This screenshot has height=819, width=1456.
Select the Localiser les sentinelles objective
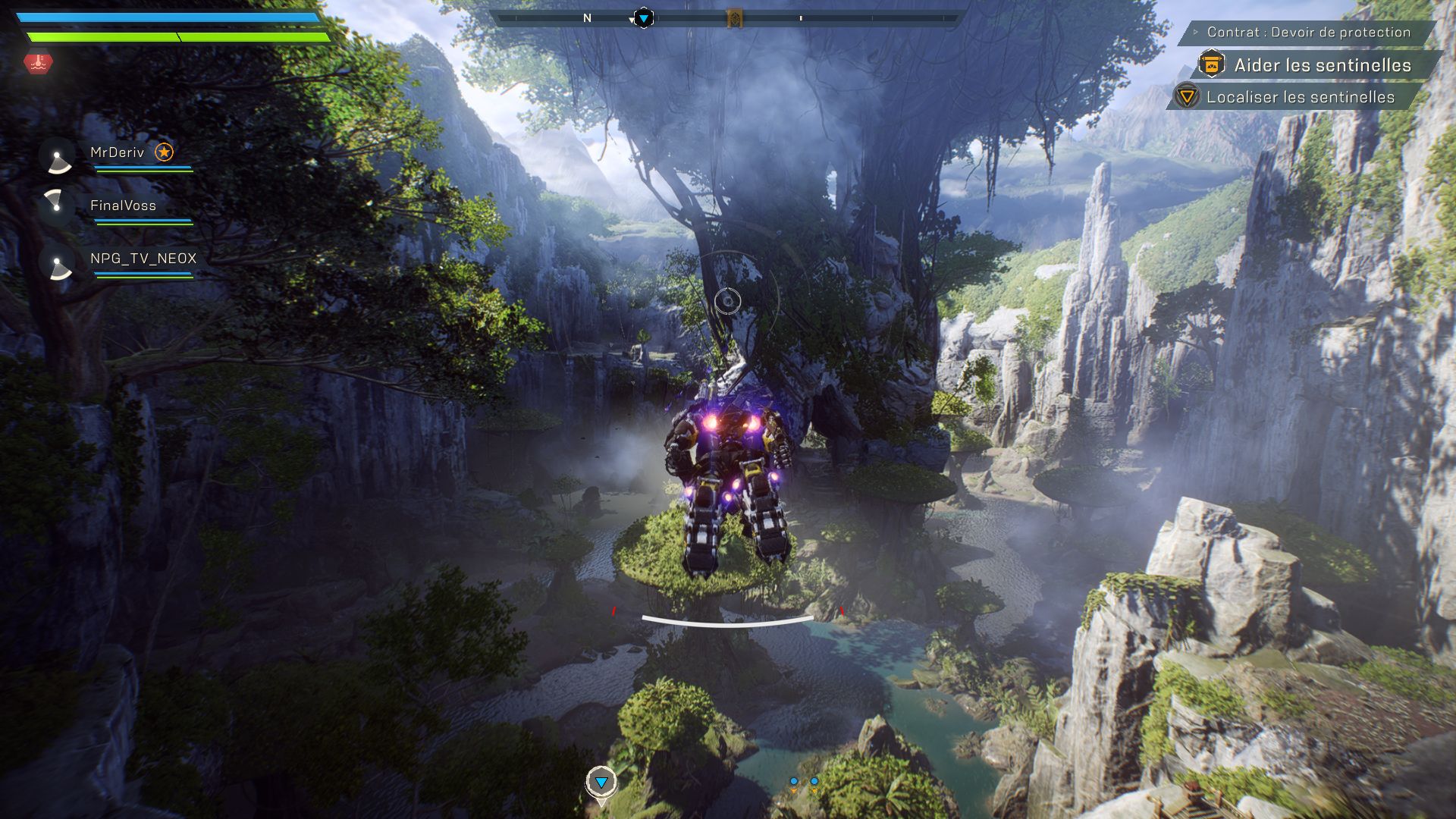click(x=1300, y=97)
